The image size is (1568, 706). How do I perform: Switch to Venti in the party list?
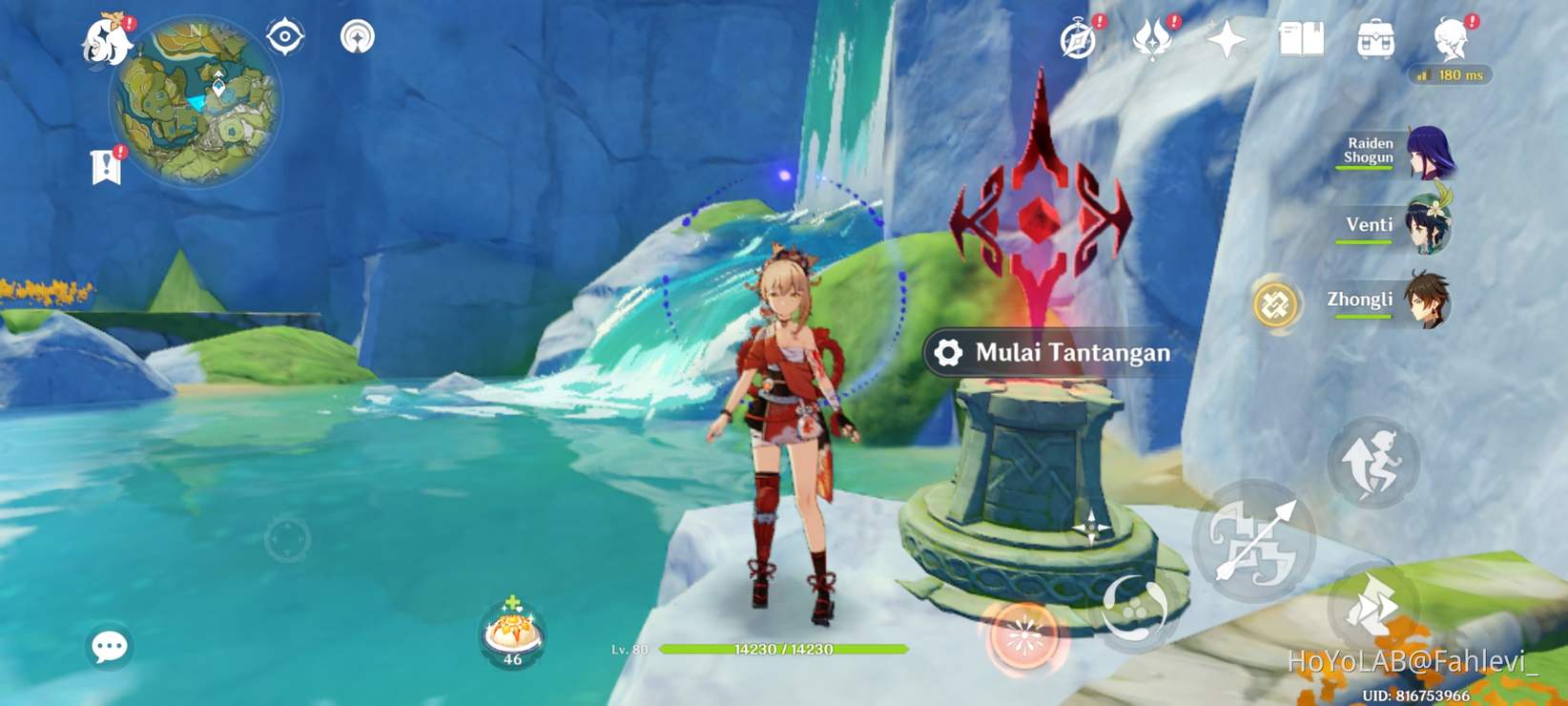(x=1429, y=225)
